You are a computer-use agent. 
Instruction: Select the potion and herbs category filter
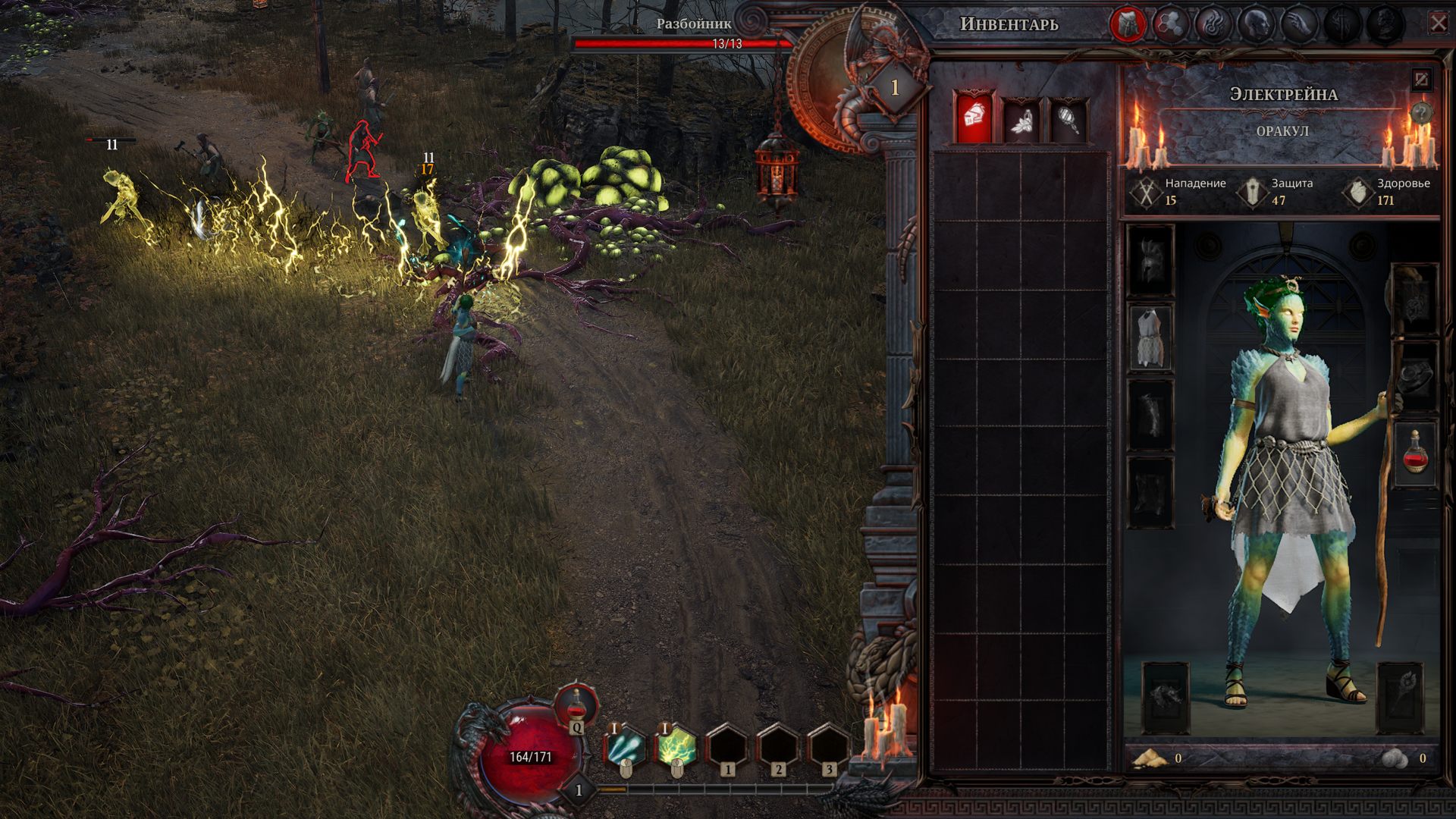pos(1021,120)
